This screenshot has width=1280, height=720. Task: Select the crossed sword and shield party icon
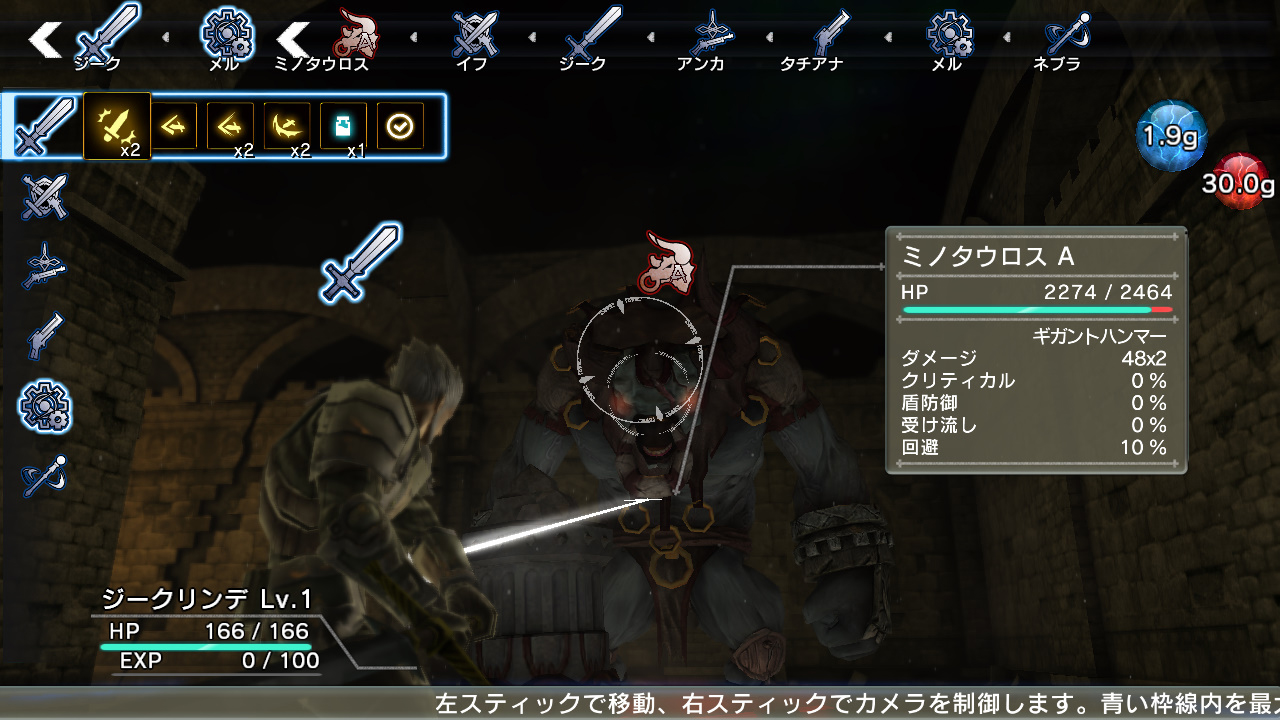(44, 196)
